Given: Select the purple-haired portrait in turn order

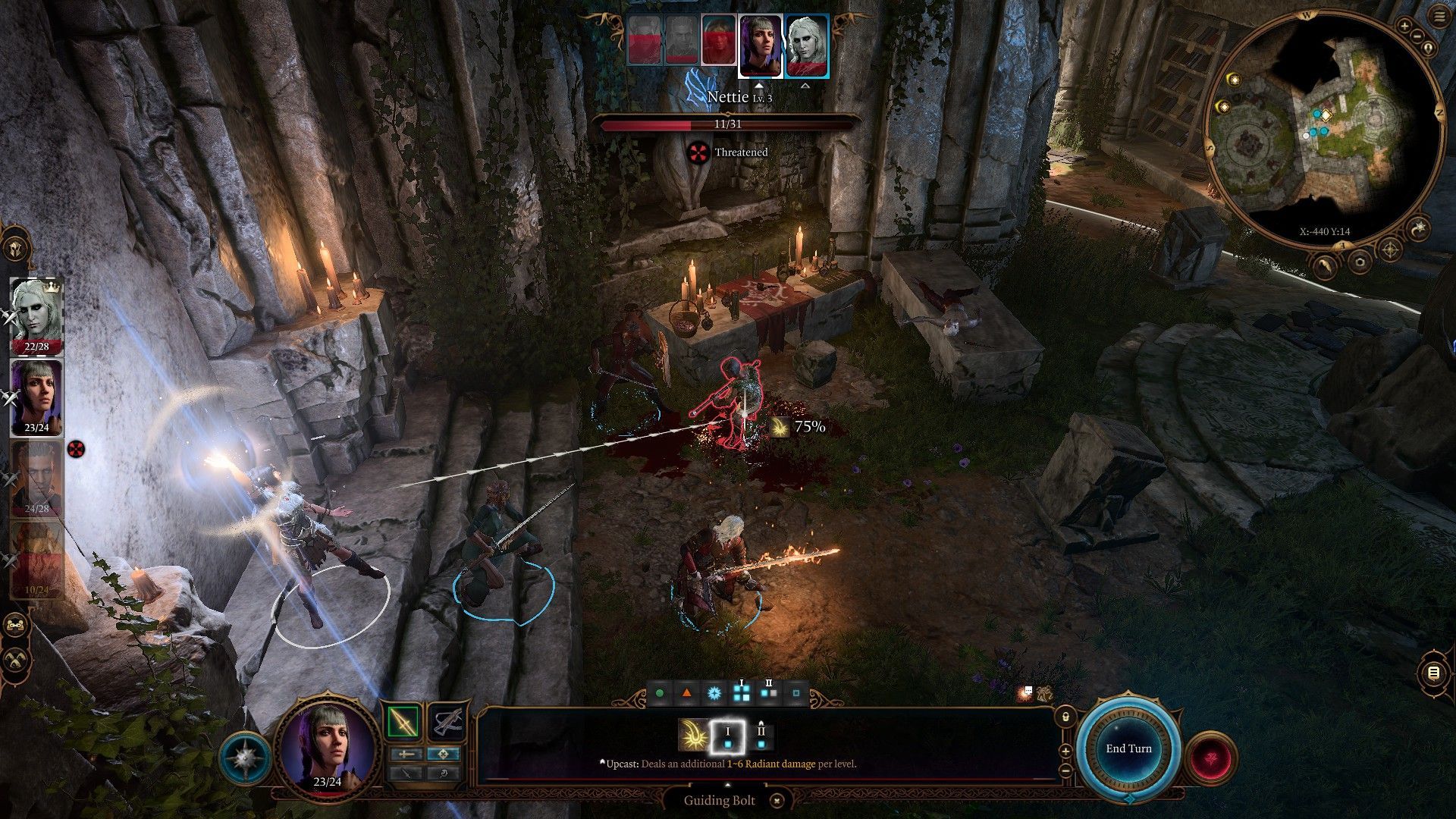Looking at the screenshot, I should [x=760, y=45].
